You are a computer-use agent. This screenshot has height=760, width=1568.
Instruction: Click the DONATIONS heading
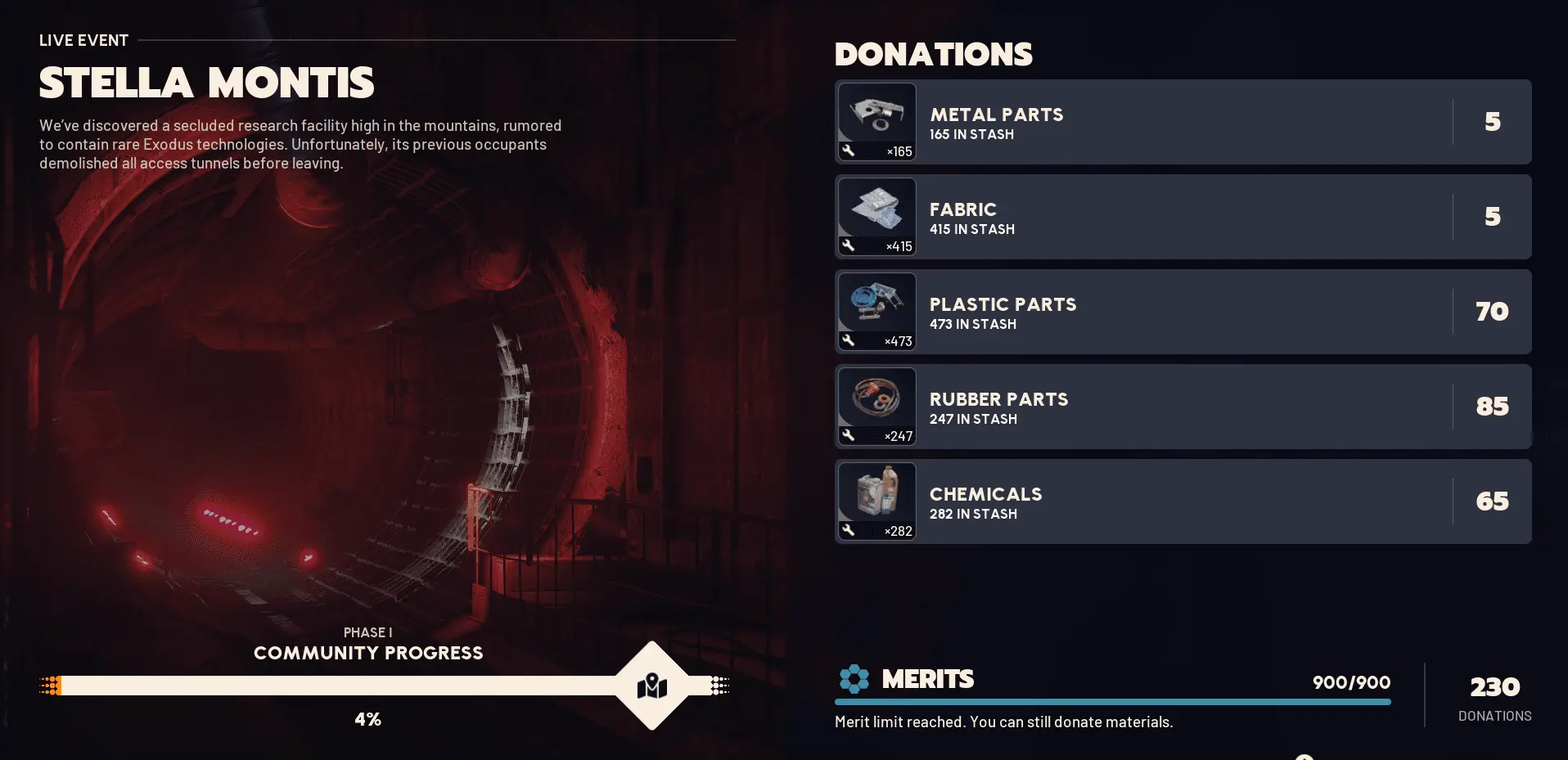tap(933, 54)
